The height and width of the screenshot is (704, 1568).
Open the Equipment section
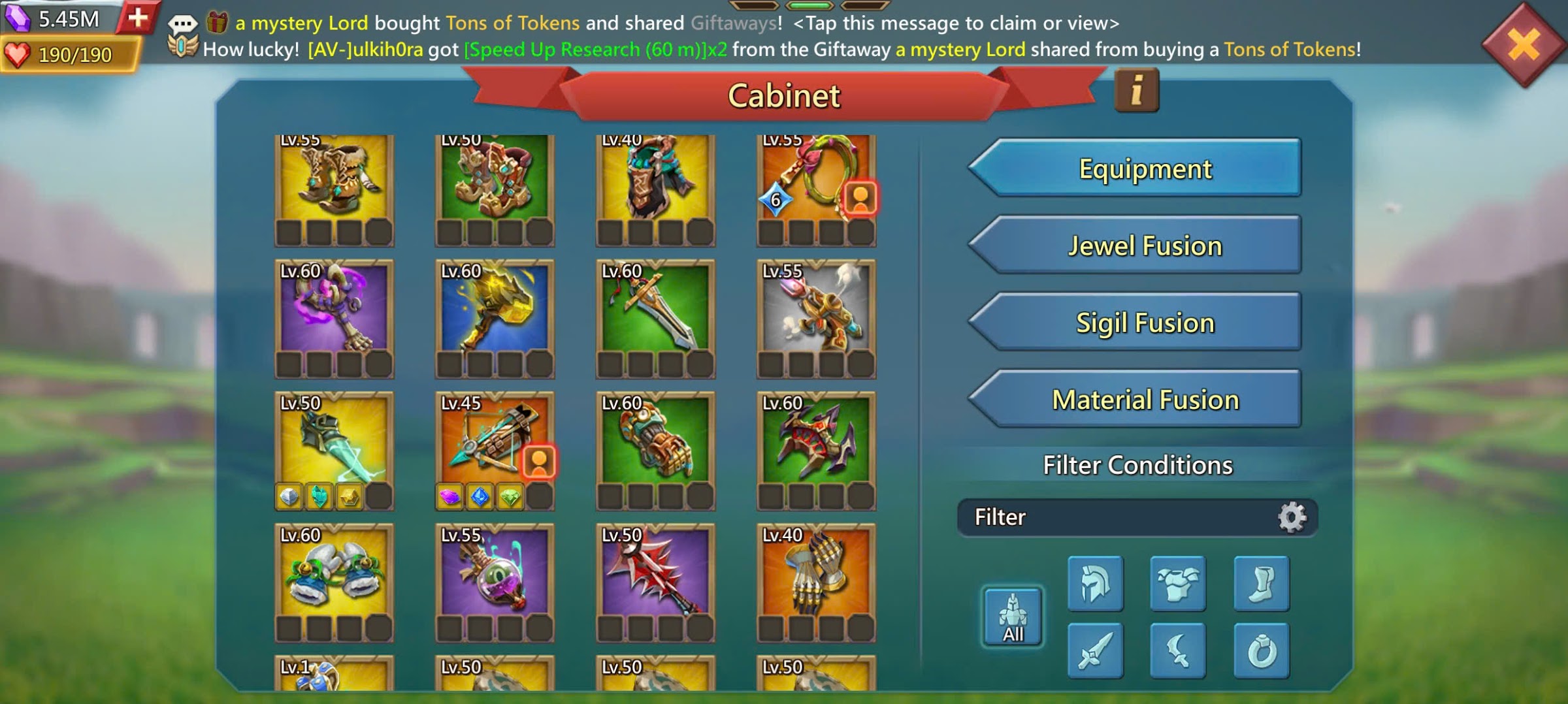[x=1137, y=168]
